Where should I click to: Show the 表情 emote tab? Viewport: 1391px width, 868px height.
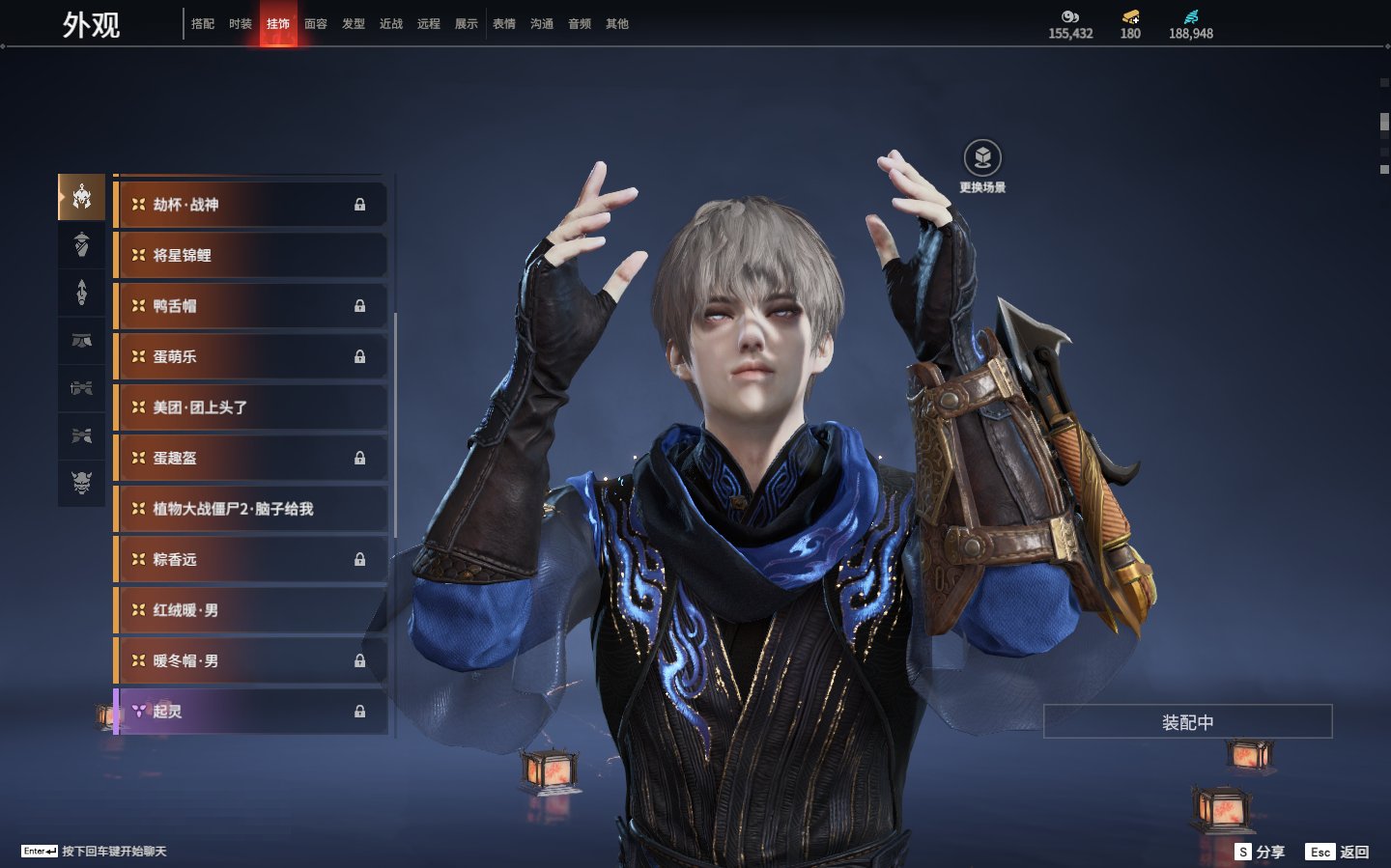504,24
